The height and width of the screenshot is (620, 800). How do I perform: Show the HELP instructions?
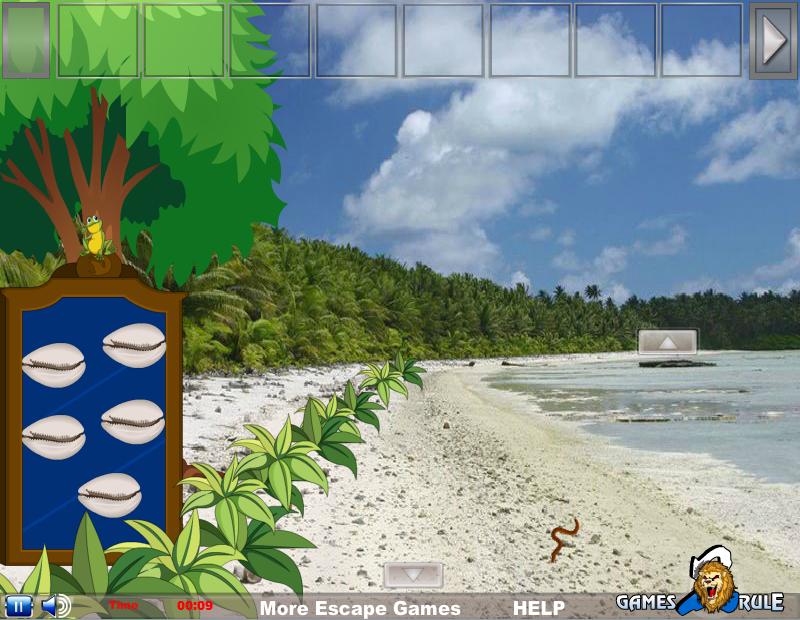(x=539, y=608)
